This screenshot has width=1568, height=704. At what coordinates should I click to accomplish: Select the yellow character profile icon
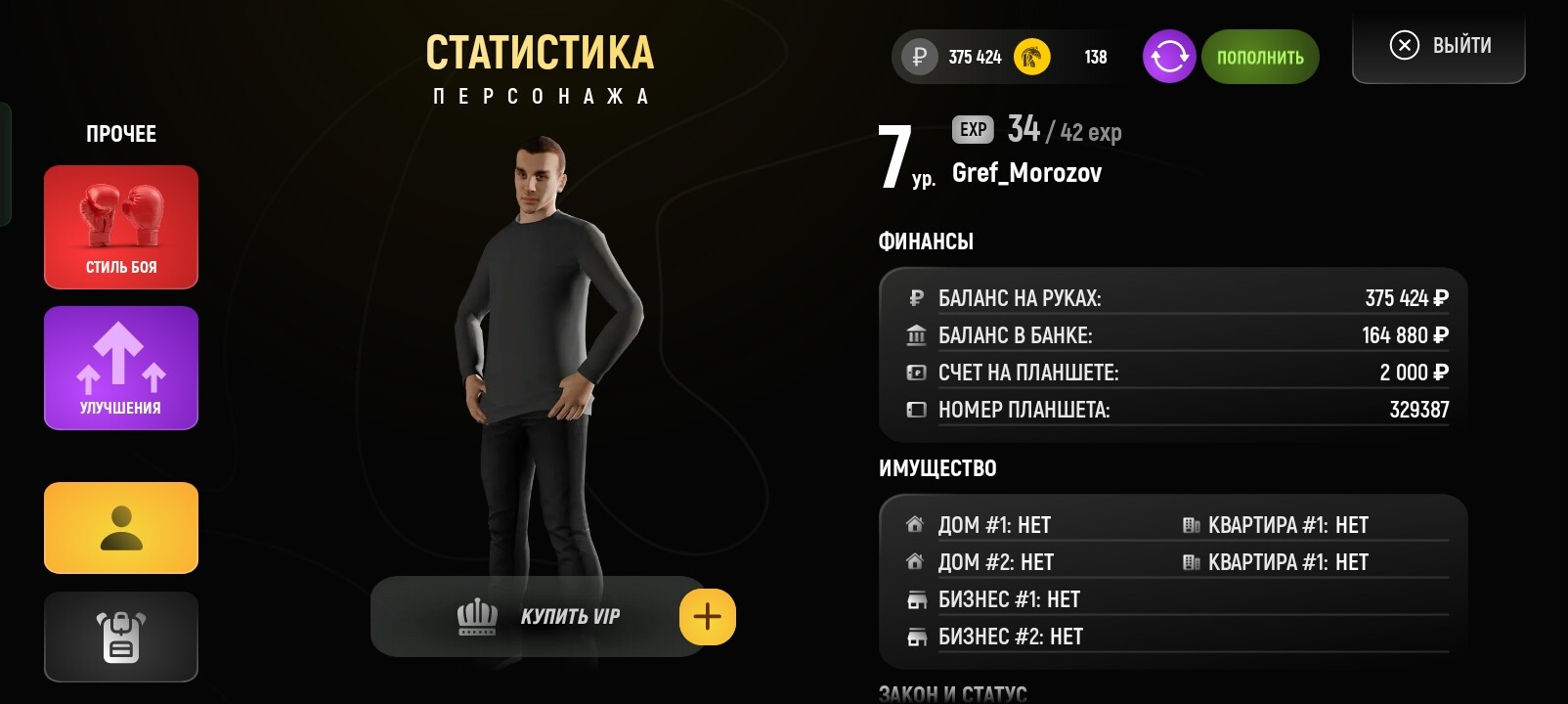pos(120,527)
